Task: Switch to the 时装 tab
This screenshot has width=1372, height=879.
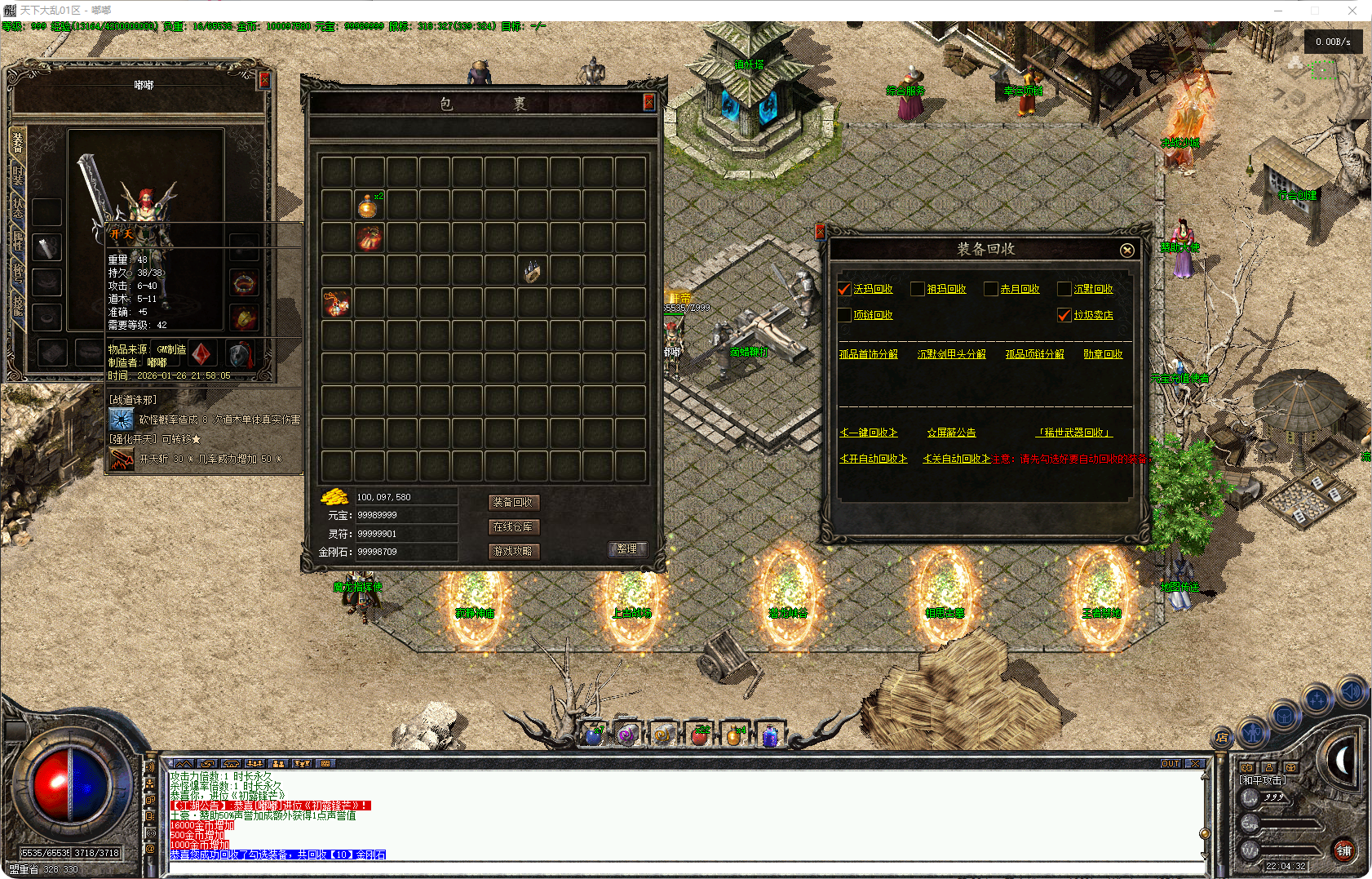Action: click(18, 176)
